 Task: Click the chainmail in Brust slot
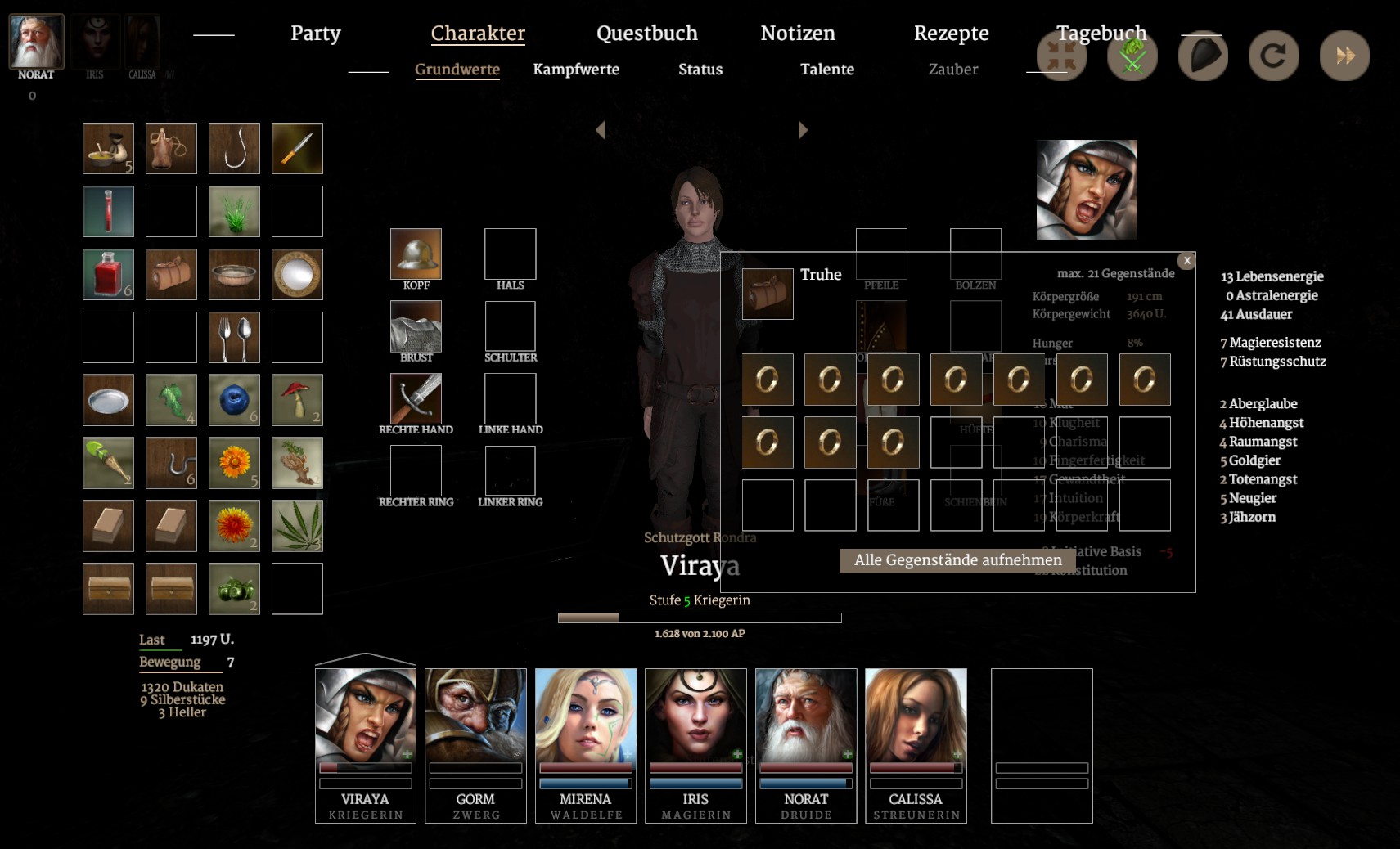pos(416,326)
